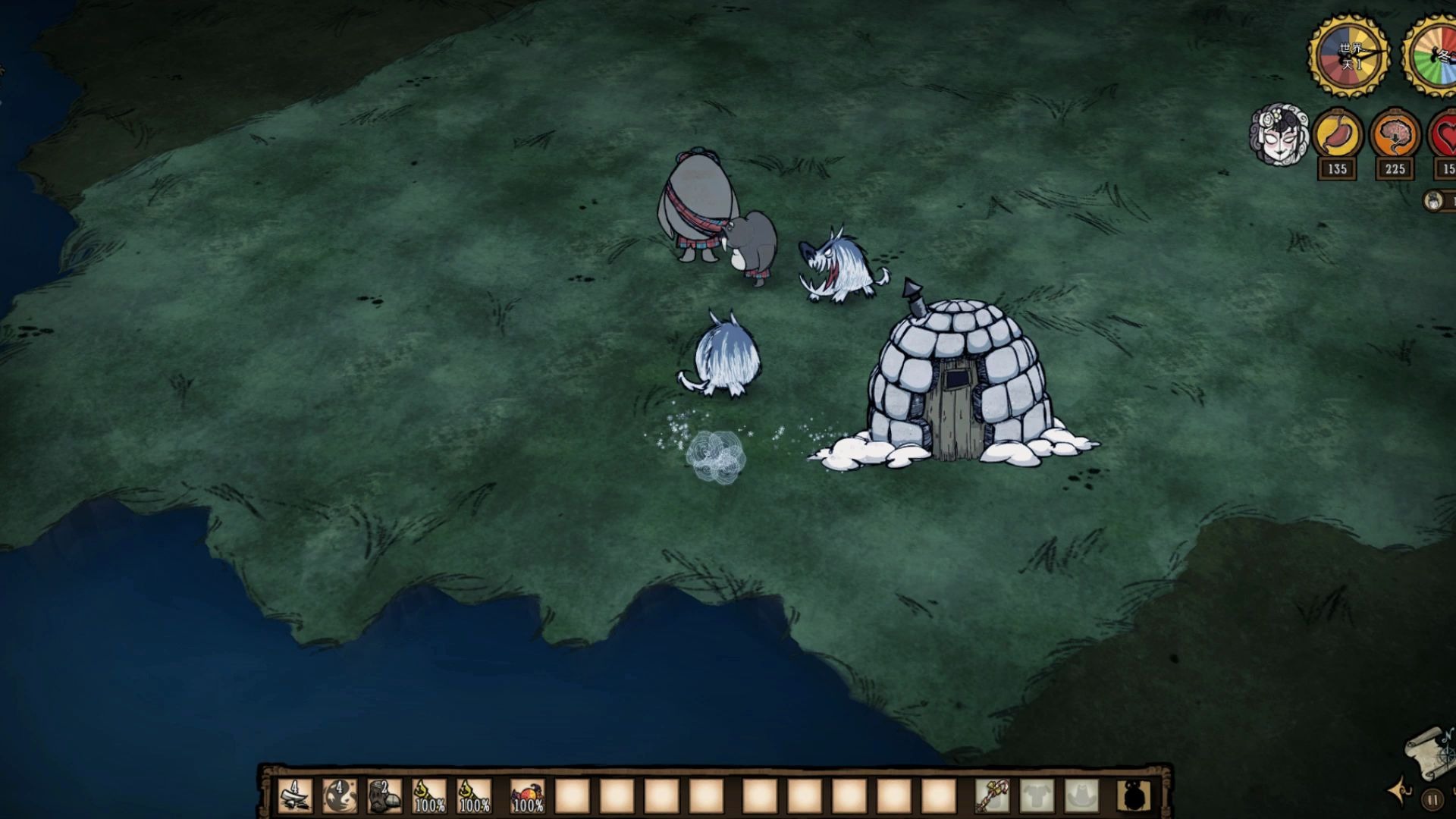Open the map scroll icon
1456x819 pixels.
pyautogui.click(x=1430, y=752)
